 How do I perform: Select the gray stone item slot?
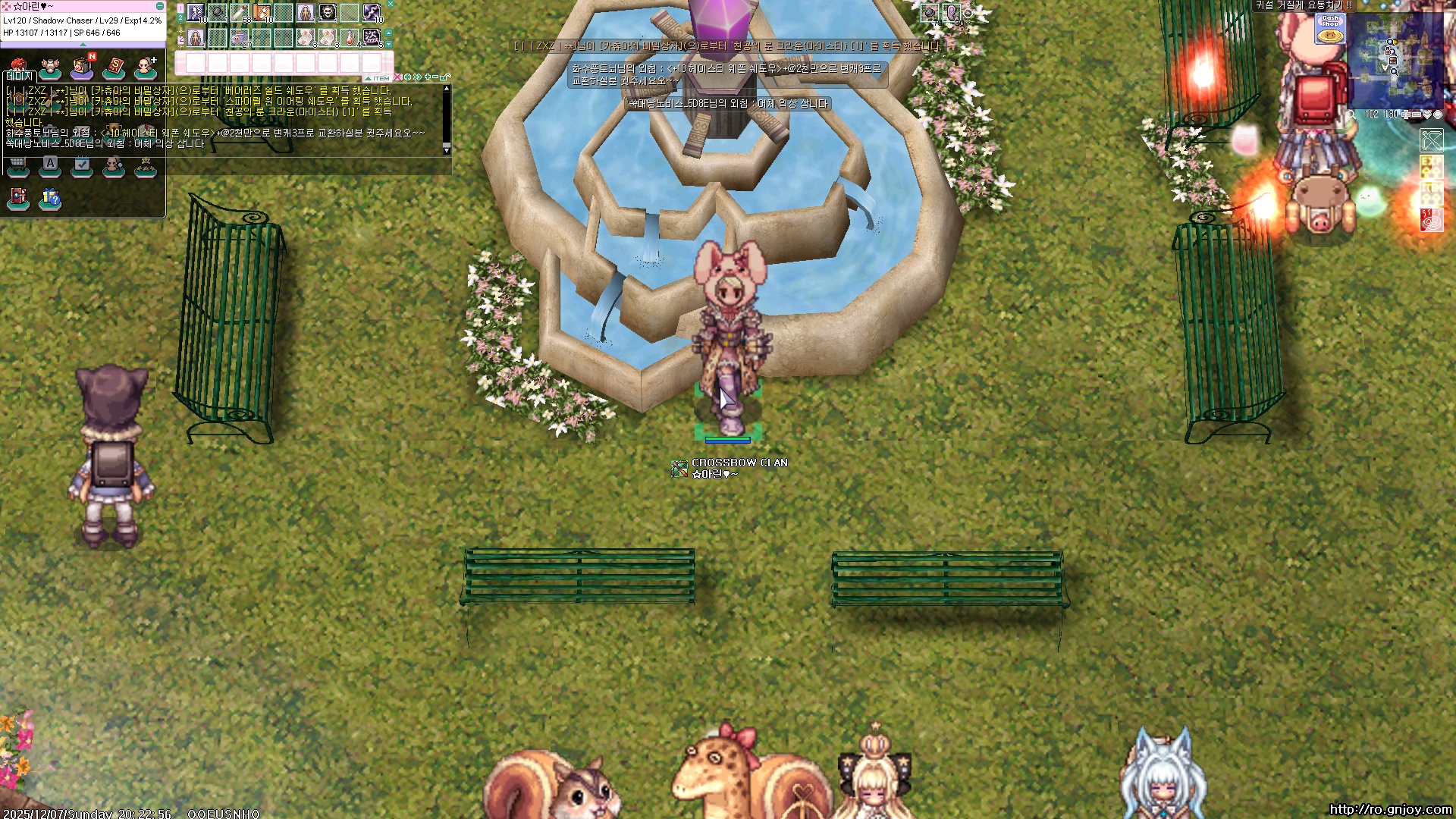[x=218, y=12]
